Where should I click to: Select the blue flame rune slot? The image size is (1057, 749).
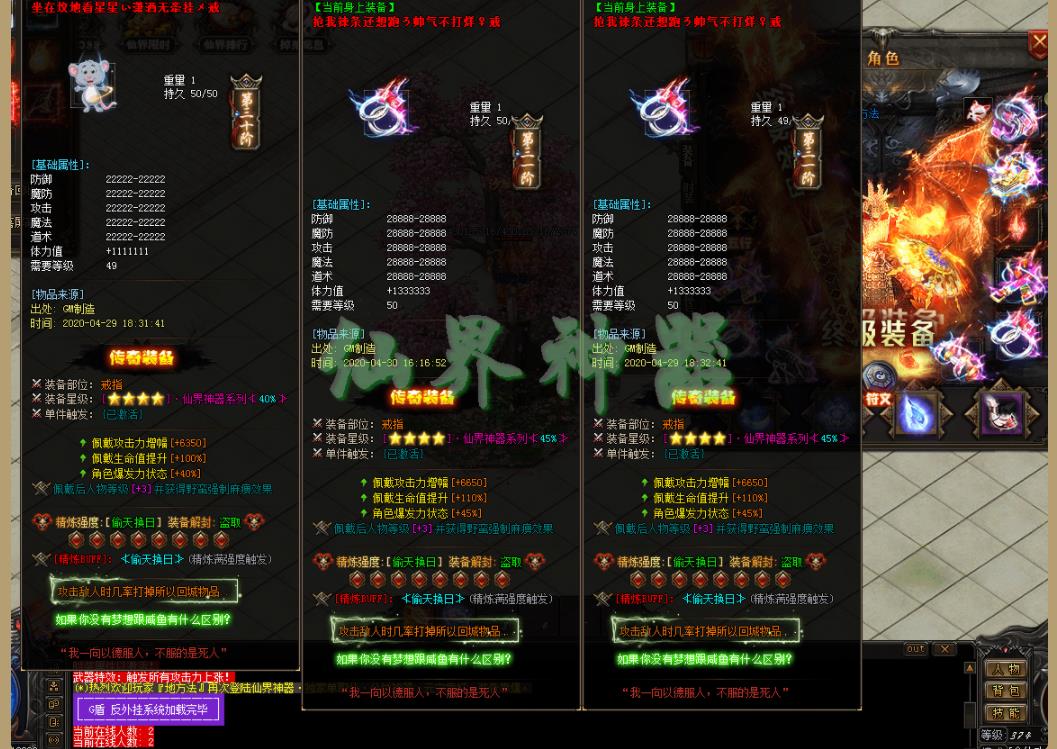click(918, 413)
